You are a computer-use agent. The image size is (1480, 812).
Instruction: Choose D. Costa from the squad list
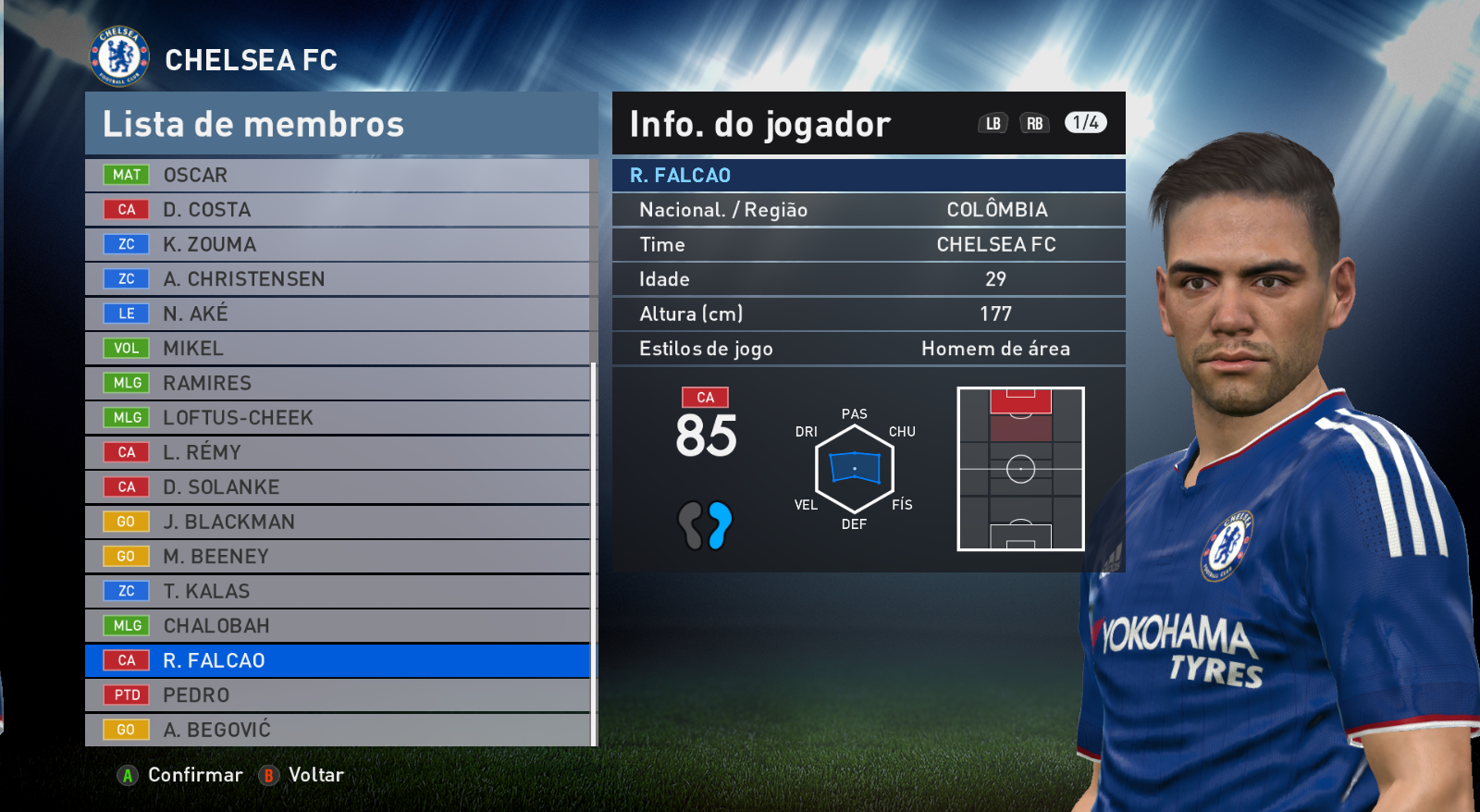tap(338, 210)
